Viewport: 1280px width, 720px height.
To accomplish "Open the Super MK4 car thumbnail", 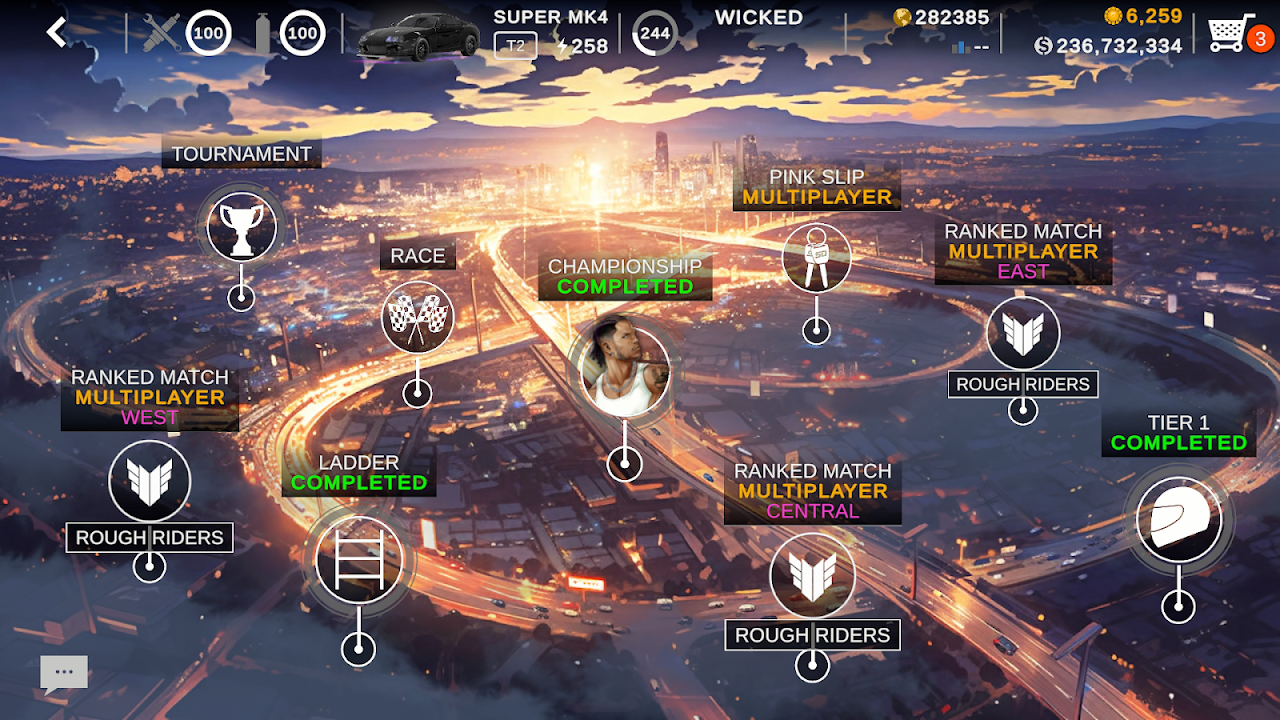I will pyautogui.click(x=418, y=37).
